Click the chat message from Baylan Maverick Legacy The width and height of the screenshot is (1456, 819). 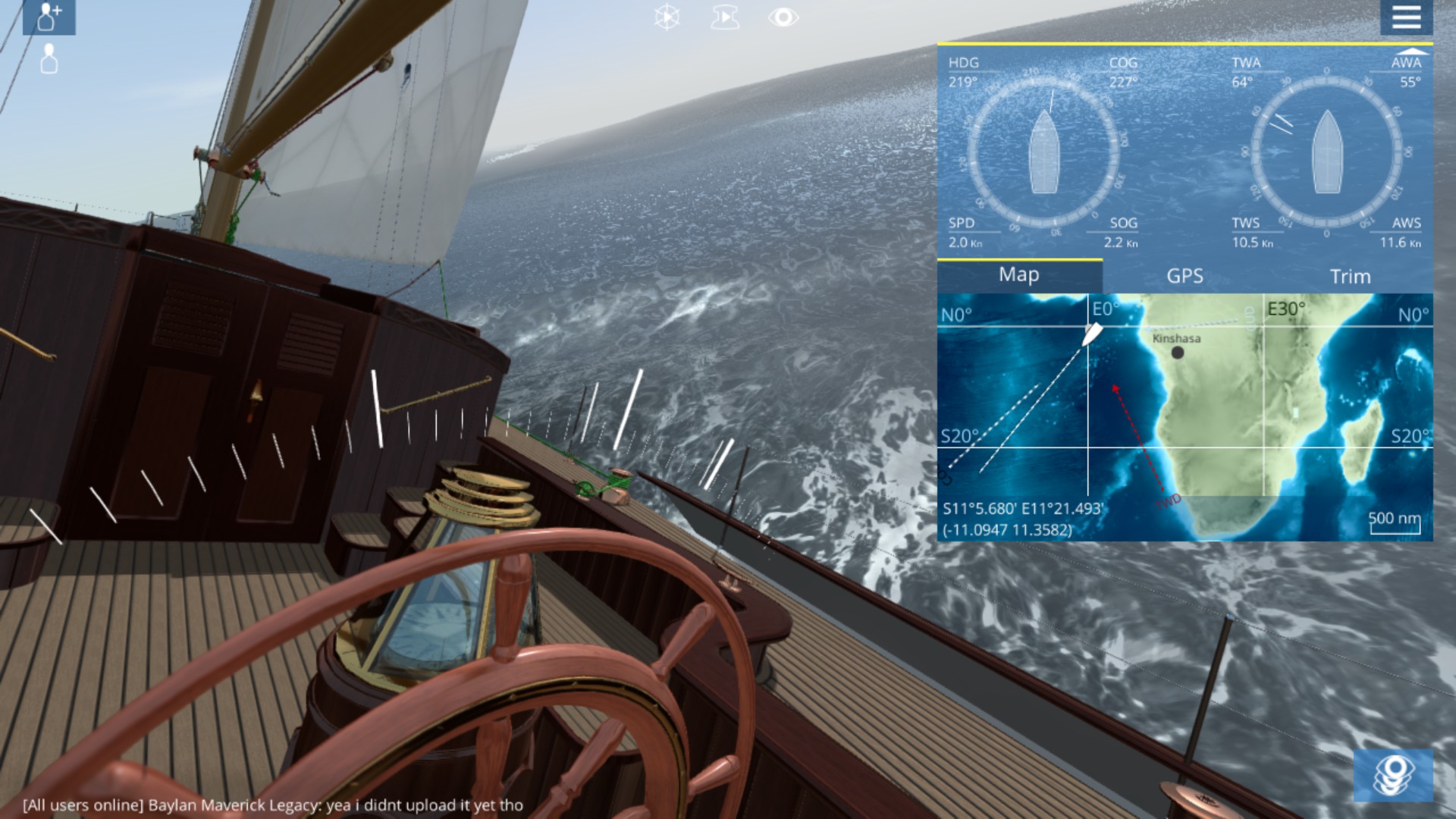coord(273,805)
